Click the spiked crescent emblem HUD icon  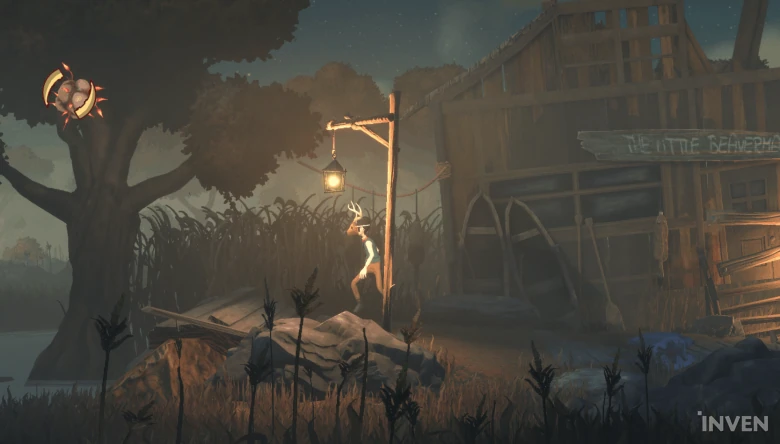point(74,93)
